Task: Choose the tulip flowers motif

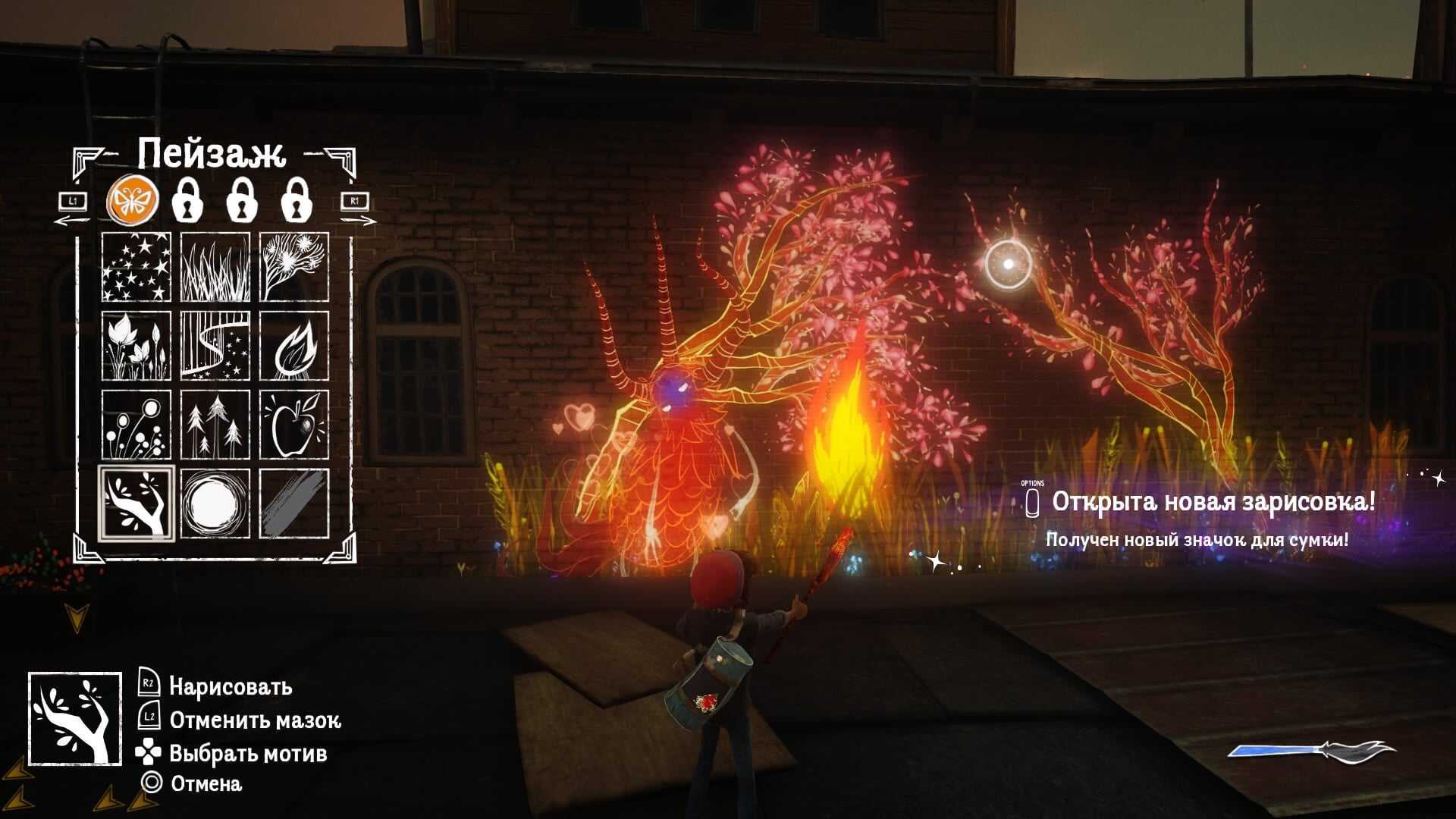Action: [x=136, y=346]
